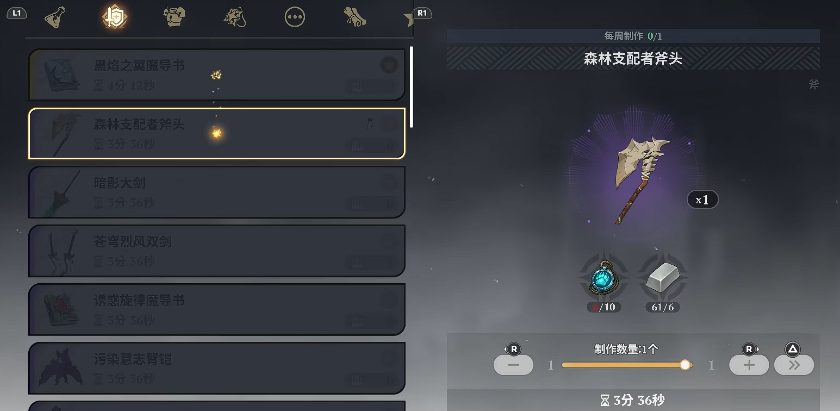Inspect the blue orb amulet material
The image size is (840, 411).
pos(604,277)
